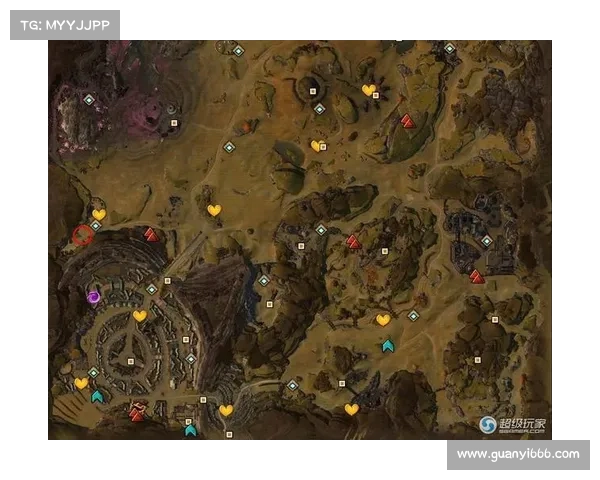Select the heart inside the circular city
Viewport: 600px width, 480px height.
[140, 316]
